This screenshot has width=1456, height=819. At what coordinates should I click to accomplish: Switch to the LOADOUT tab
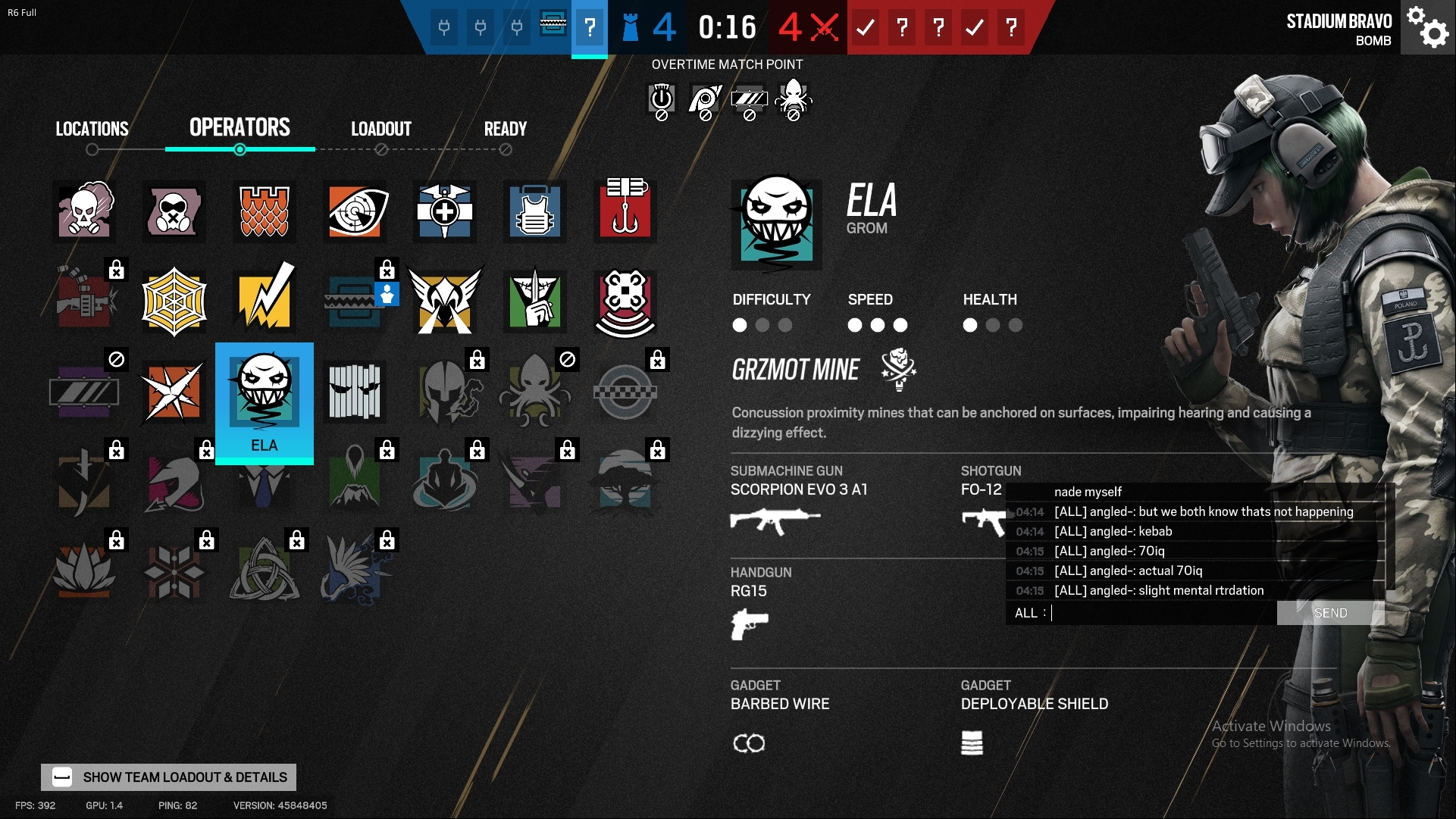(380, 129)
